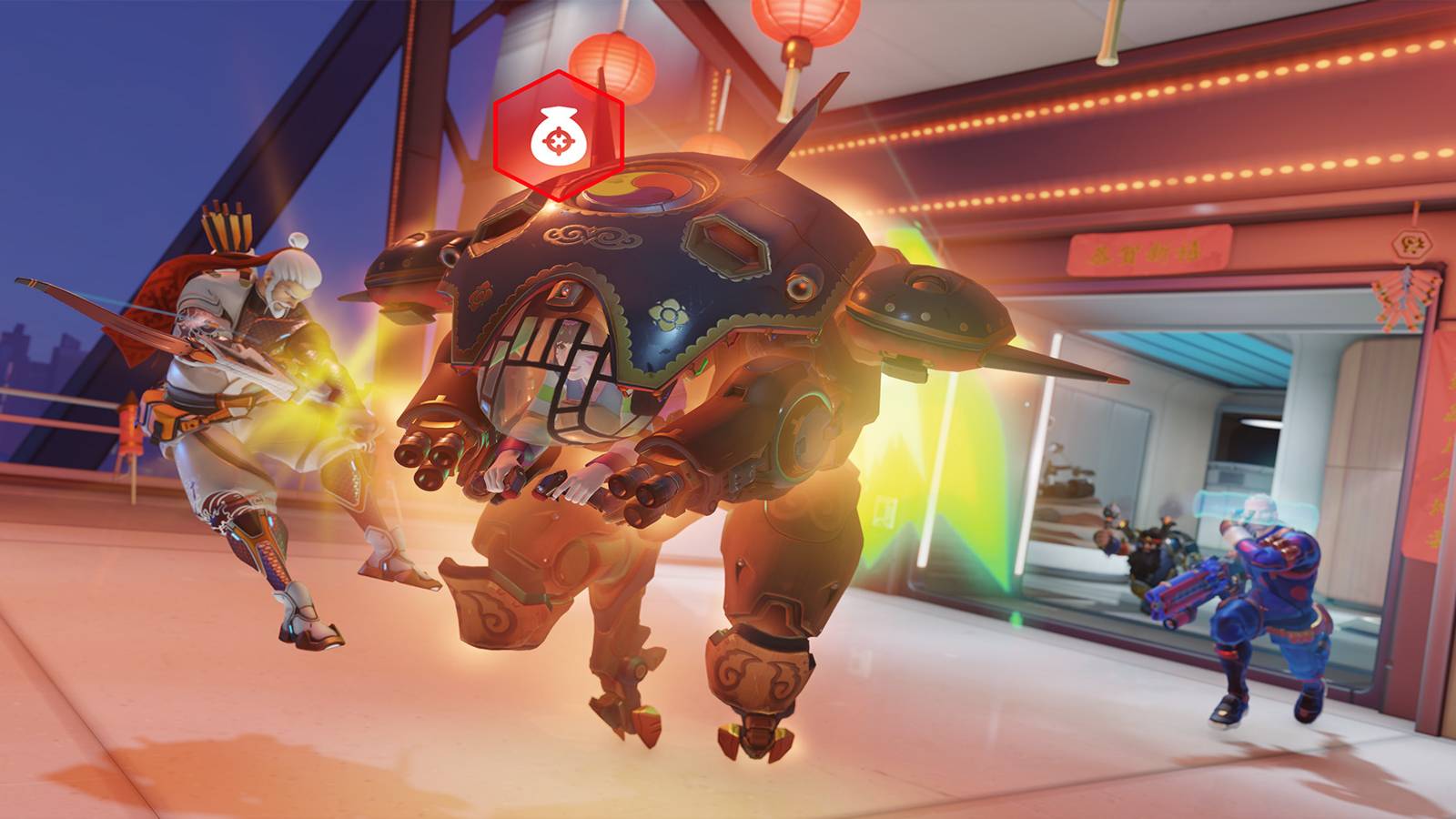Select the hexagonal charm hanging on the right wall
This screenshot has width=1456, height=819.
(1412, 246)
